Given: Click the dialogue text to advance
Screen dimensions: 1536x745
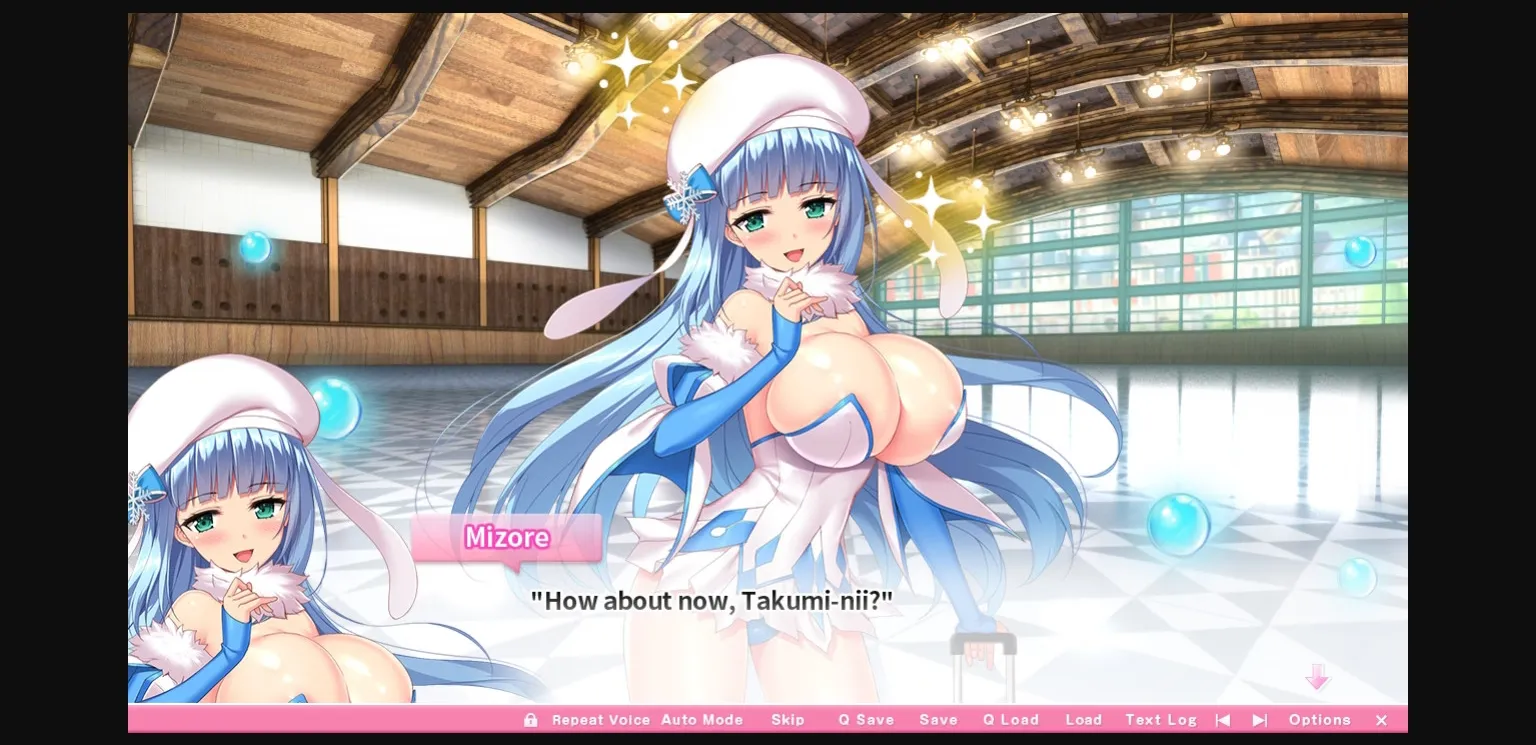Looking at the screenshot, I should point(712,601).
